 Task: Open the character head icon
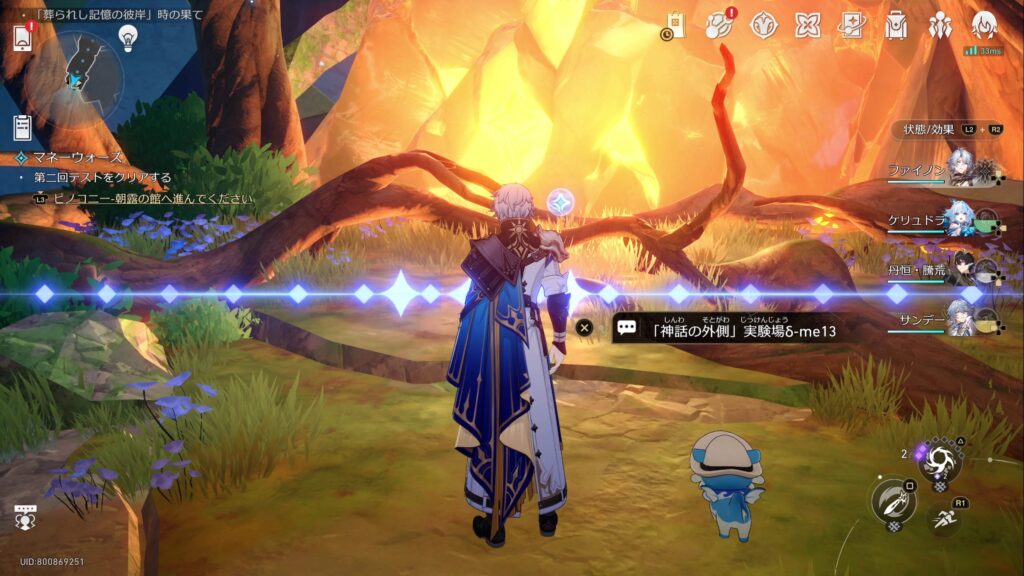pyautogui.click(x=985, y=25)
